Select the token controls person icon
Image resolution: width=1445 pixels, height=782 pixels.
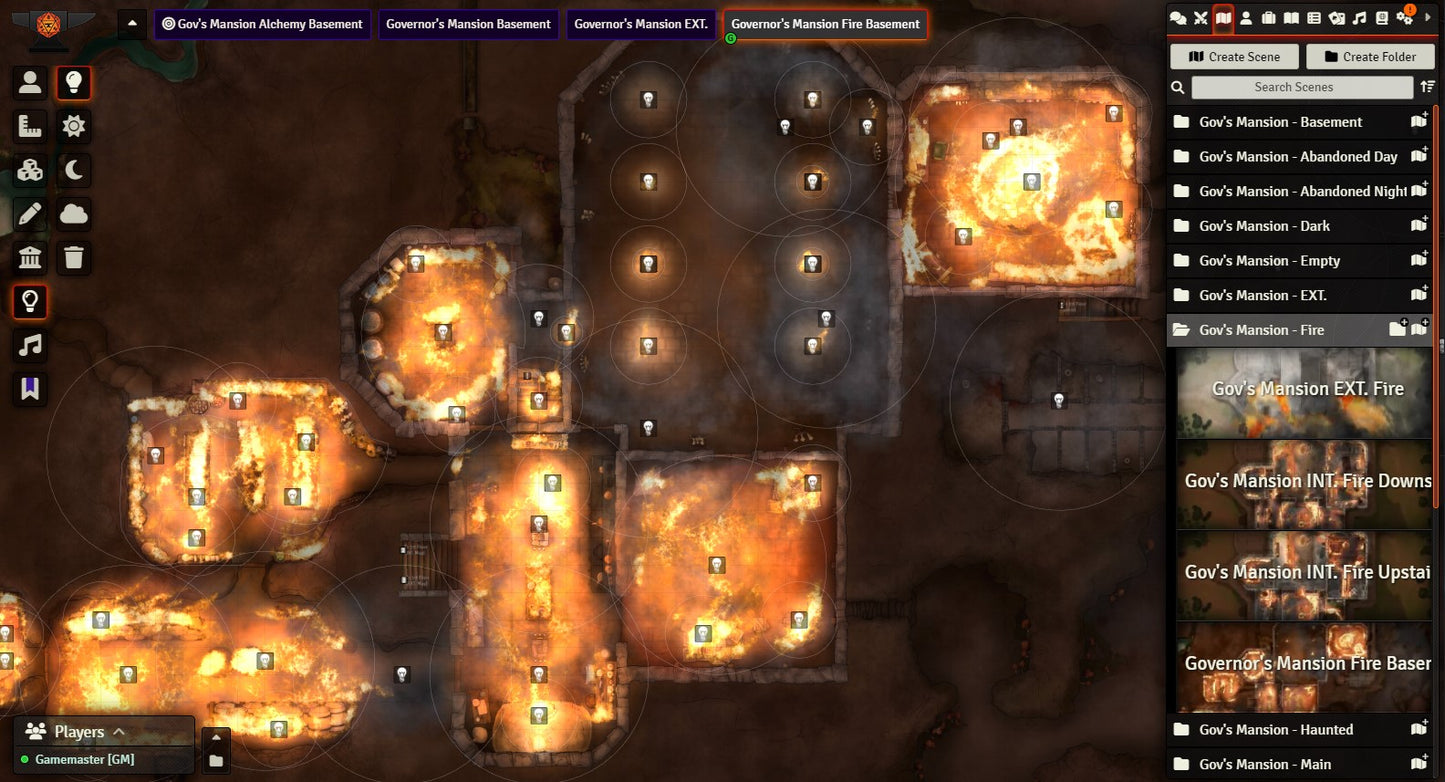click(x=30, y=83)
